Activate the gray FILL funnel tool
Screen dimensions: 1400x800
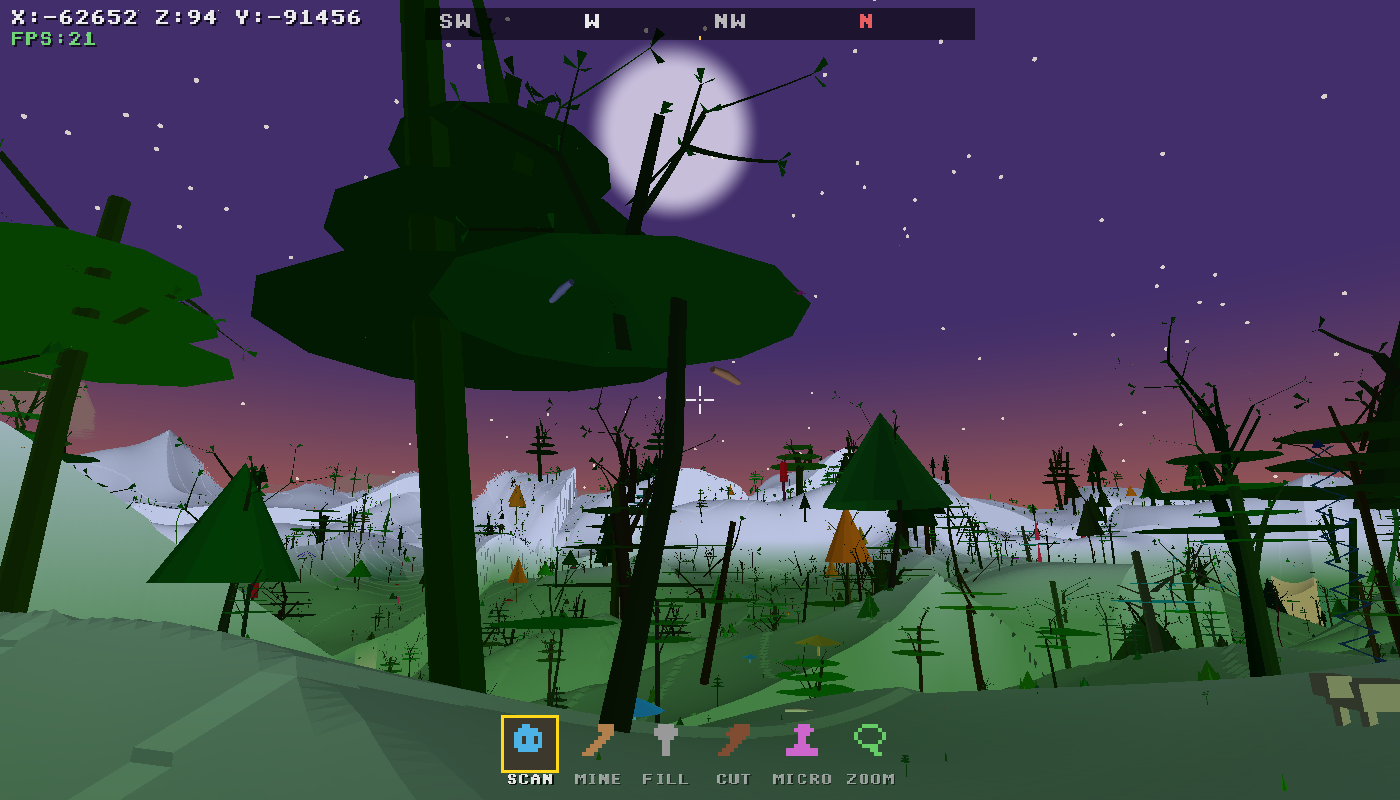666,740
